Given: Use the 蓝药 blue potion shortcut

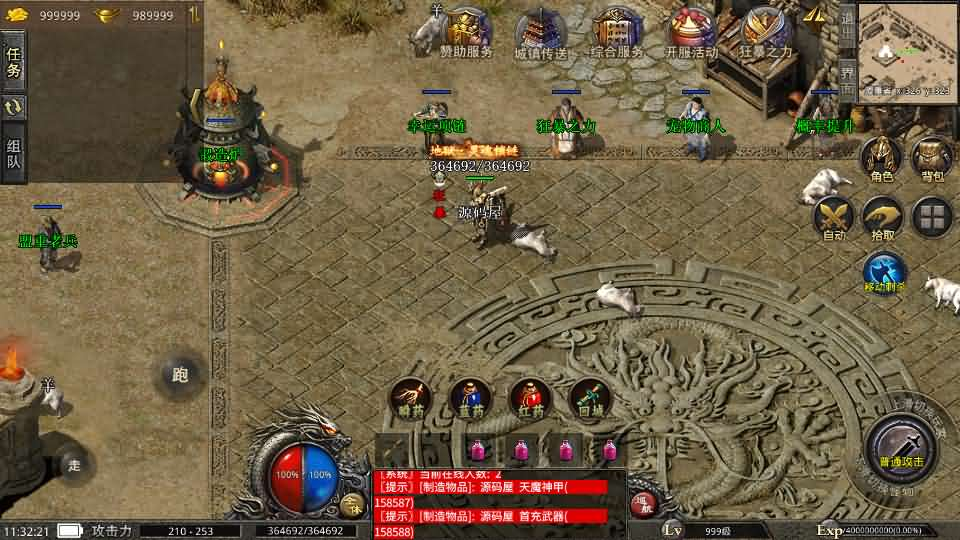Looking at the screenshot, I should pyautogui.click(x=470, y=397).
